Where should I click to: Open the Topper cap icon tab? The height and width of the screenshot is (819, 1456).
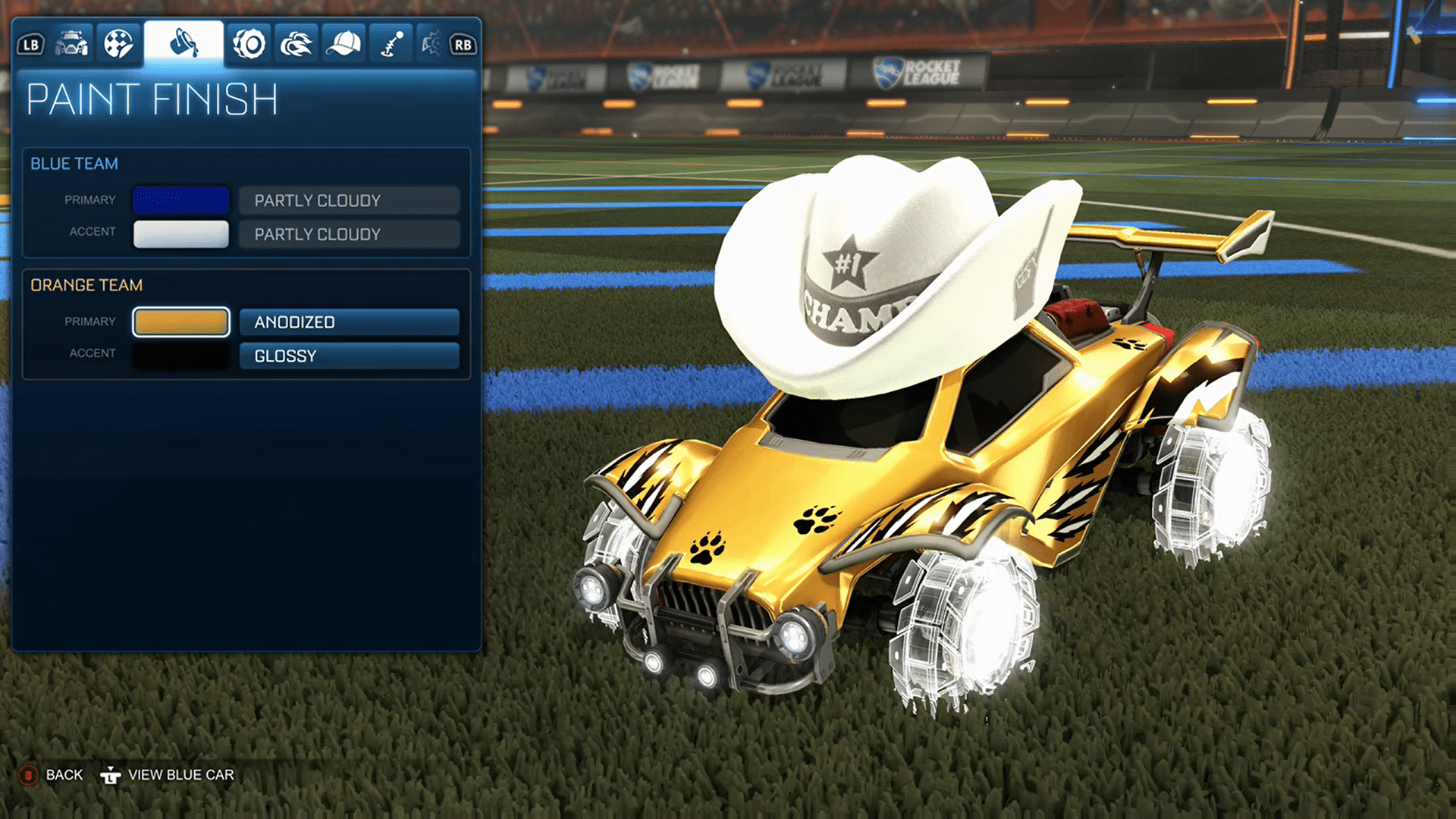coord(343,43)
